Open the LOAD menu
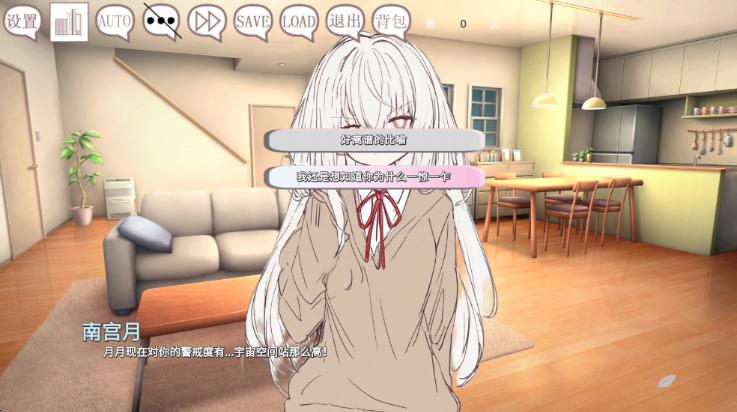The height and width of the screenshot is (412, 737). 299,19
